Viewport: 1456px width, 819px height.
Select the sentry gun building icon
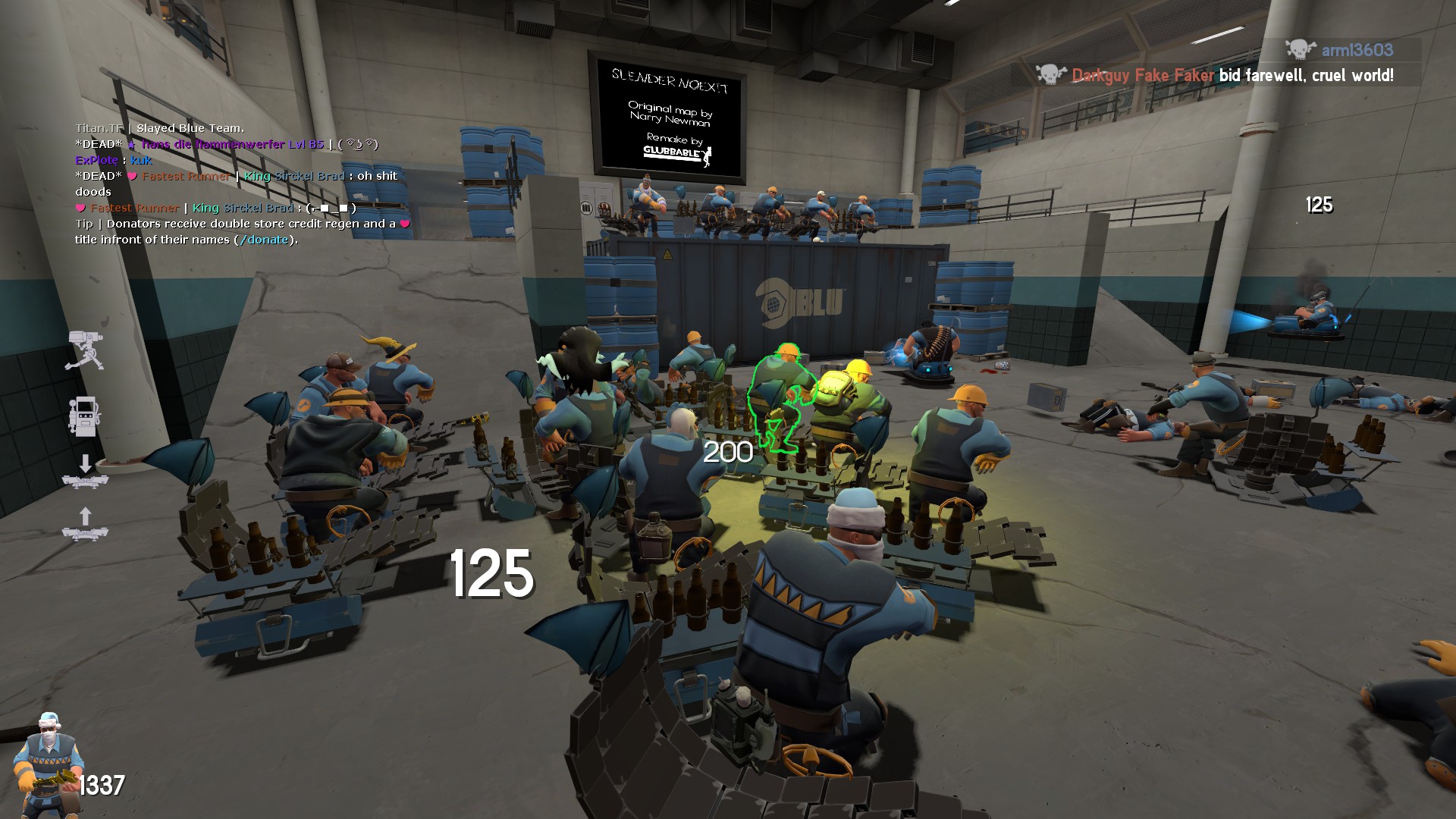(x=85, y=350)
